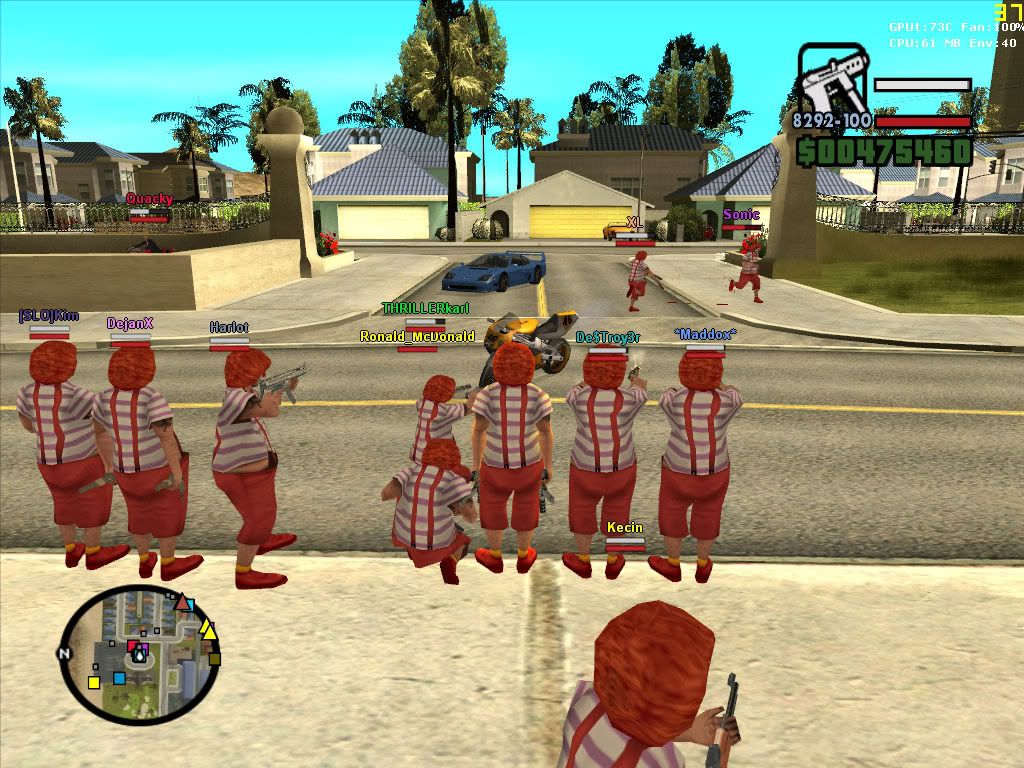The image size is (1024, 768).
Task: Select the Hariot player name tag
Action: (229, 327)
